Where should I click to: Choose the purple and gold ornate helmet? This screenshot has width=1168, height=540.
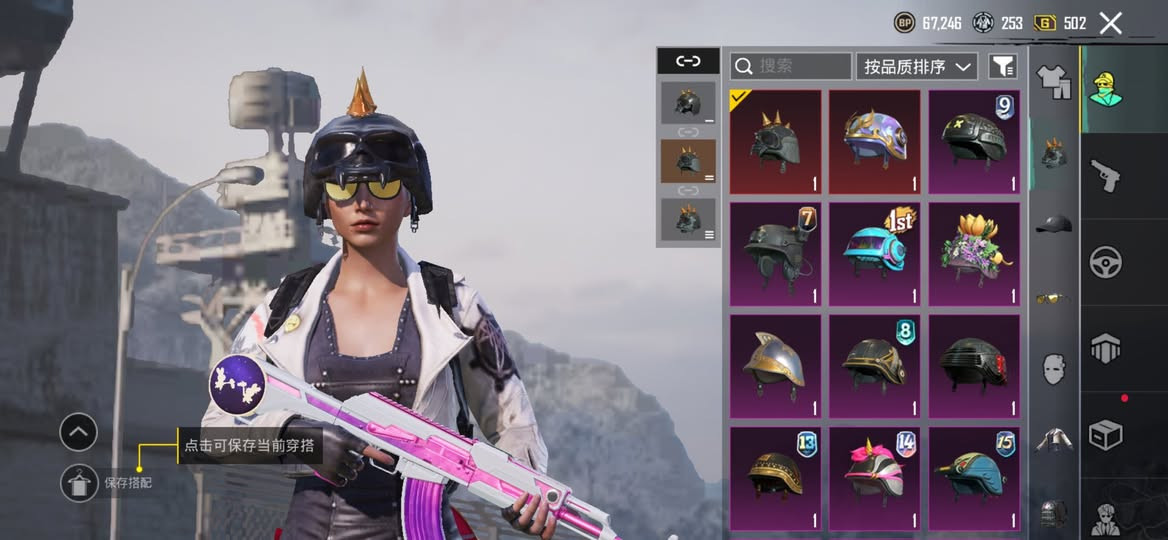point(875,141)
